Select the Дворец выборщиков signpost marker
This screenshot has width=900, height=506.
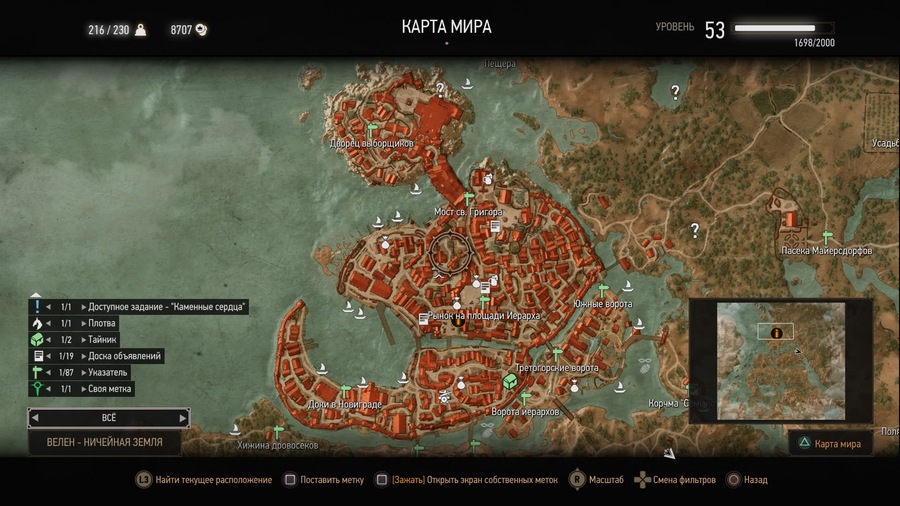coord(371,130)
